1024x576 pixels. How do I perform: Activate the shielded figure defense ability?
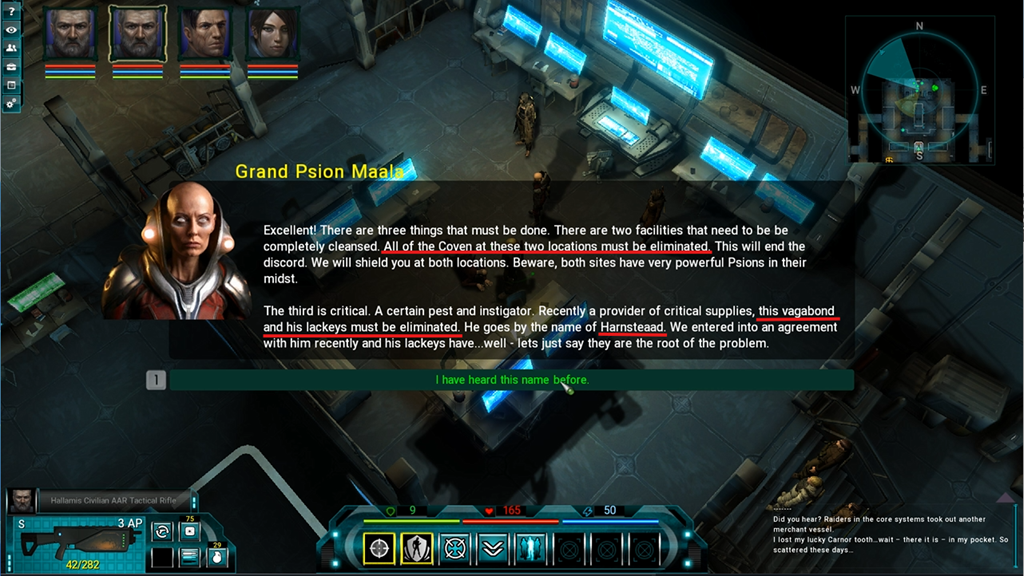(x=417, y=548)
